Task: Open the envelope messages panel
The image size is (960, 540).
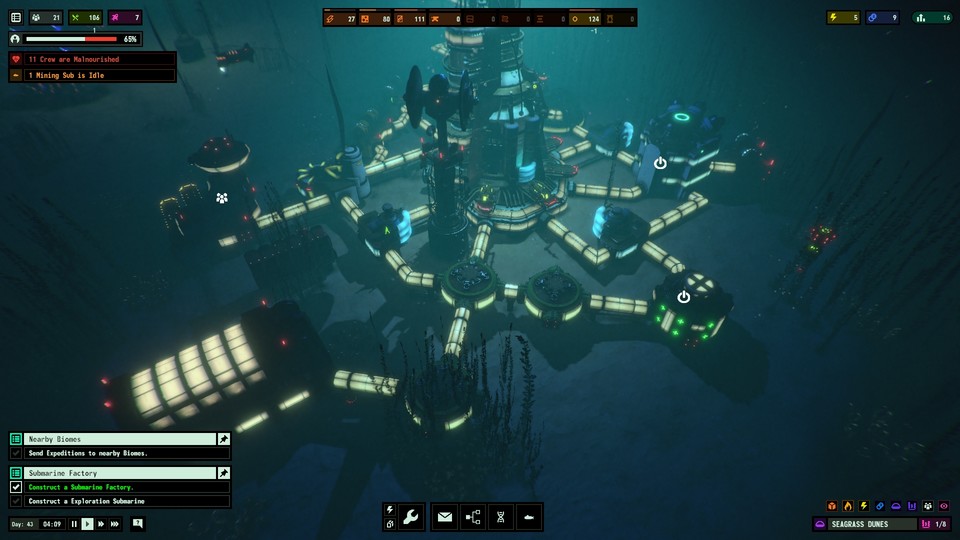Action: pyautogui.click(x=445, y=517)
